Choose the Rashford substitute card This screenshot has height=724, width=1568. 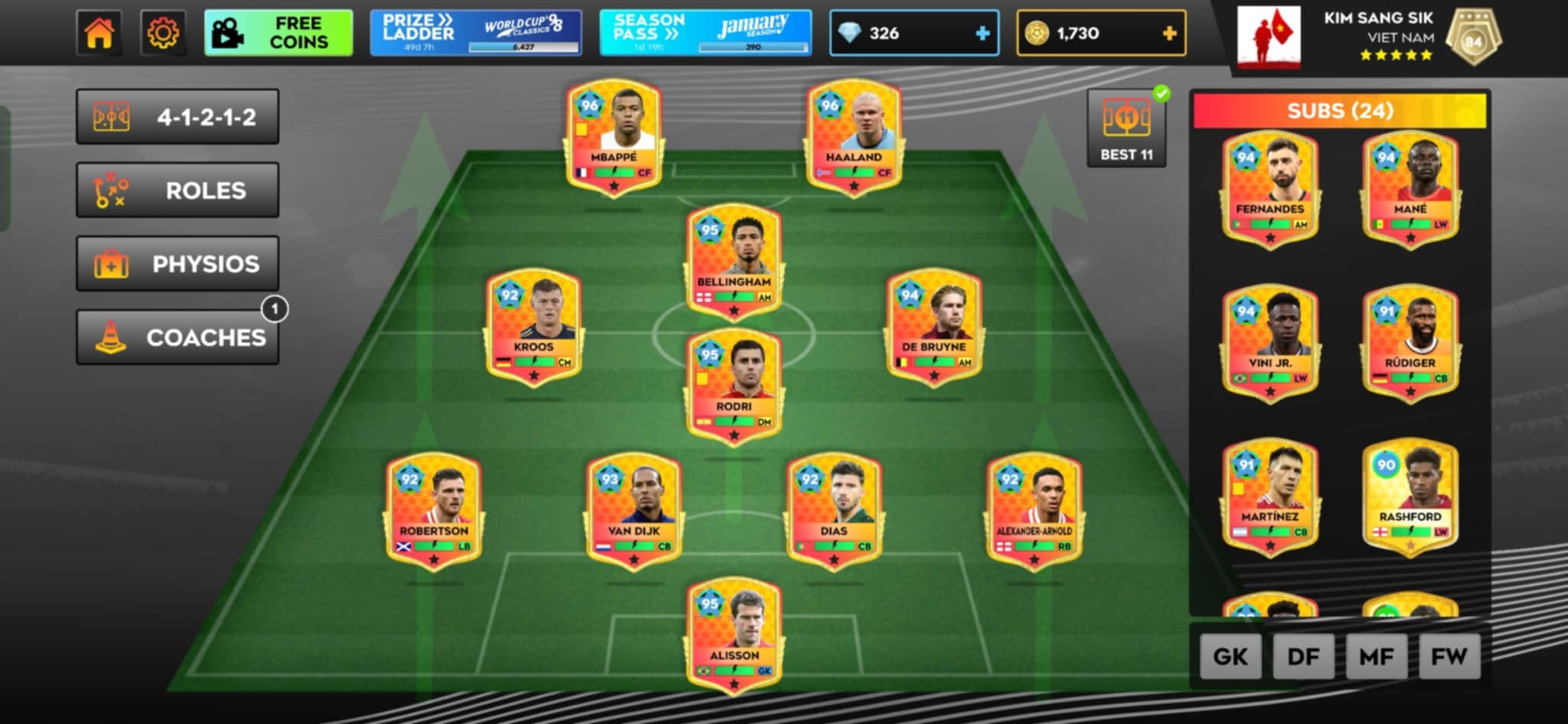tap(1410, 495)
